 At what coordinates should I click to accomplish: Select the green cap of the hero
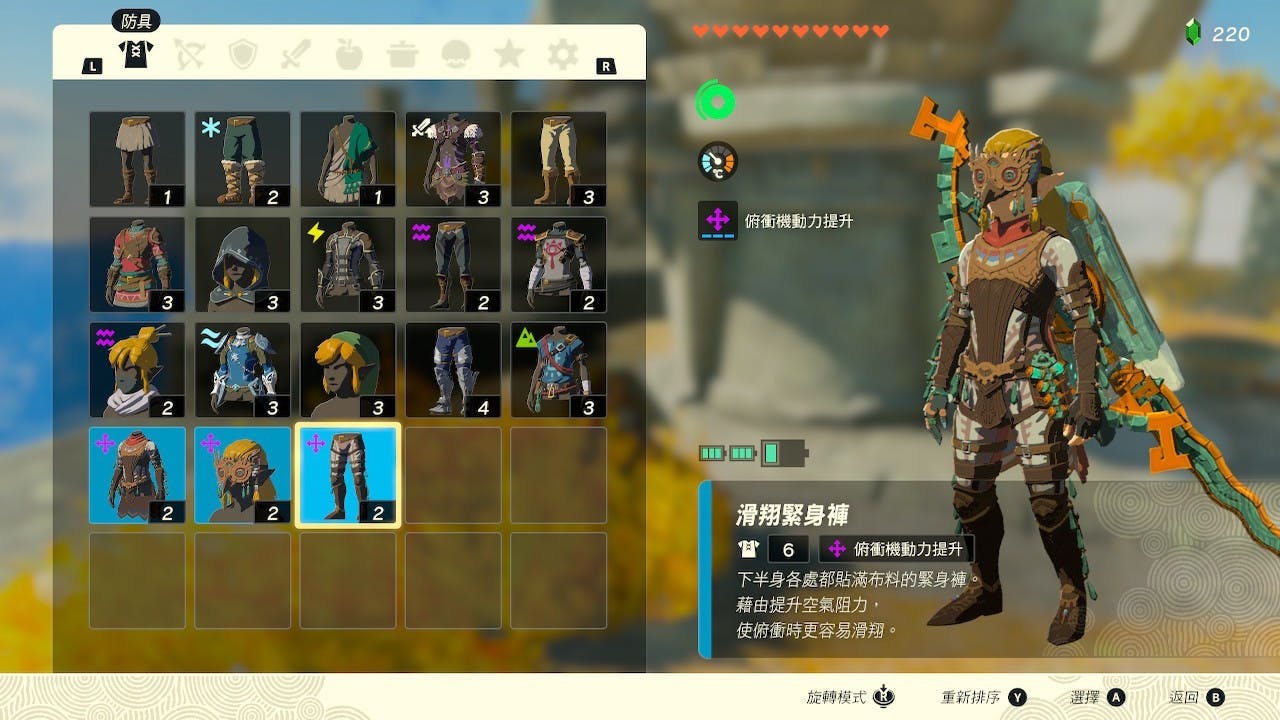[x=348, y=370]
